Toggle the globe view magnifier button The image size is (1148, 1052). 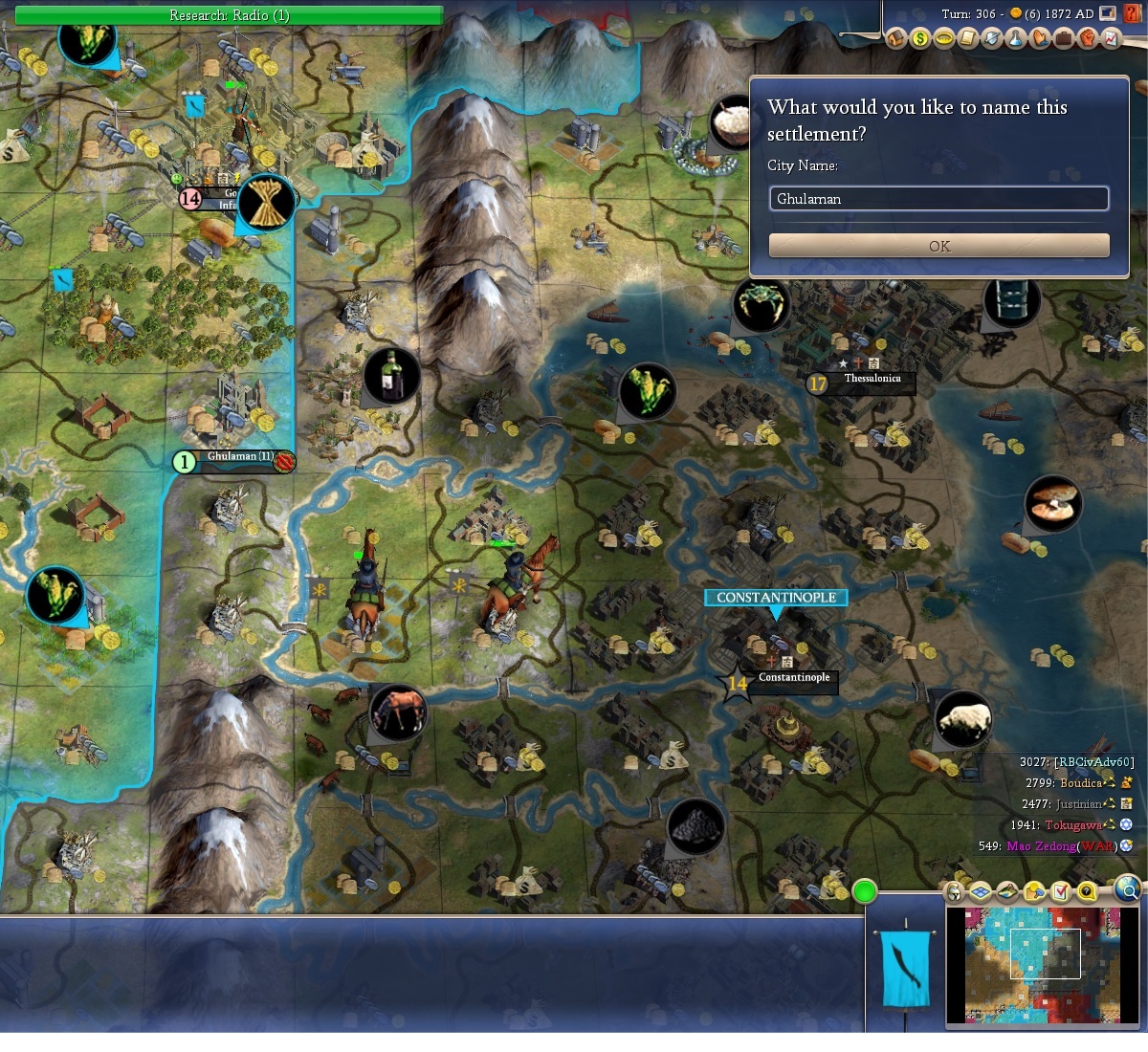(x=1129, y=889)
